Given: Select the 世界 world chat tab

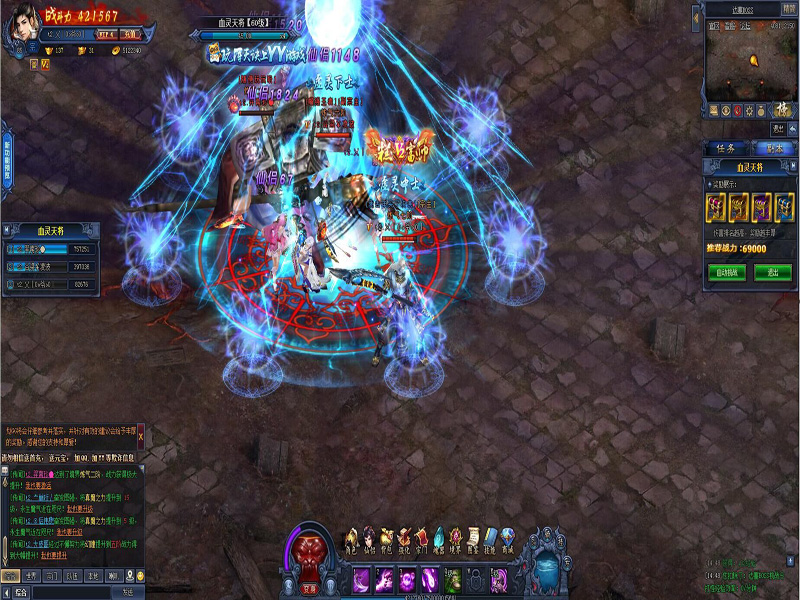Looking at the screenshot, I should (30, 577).
